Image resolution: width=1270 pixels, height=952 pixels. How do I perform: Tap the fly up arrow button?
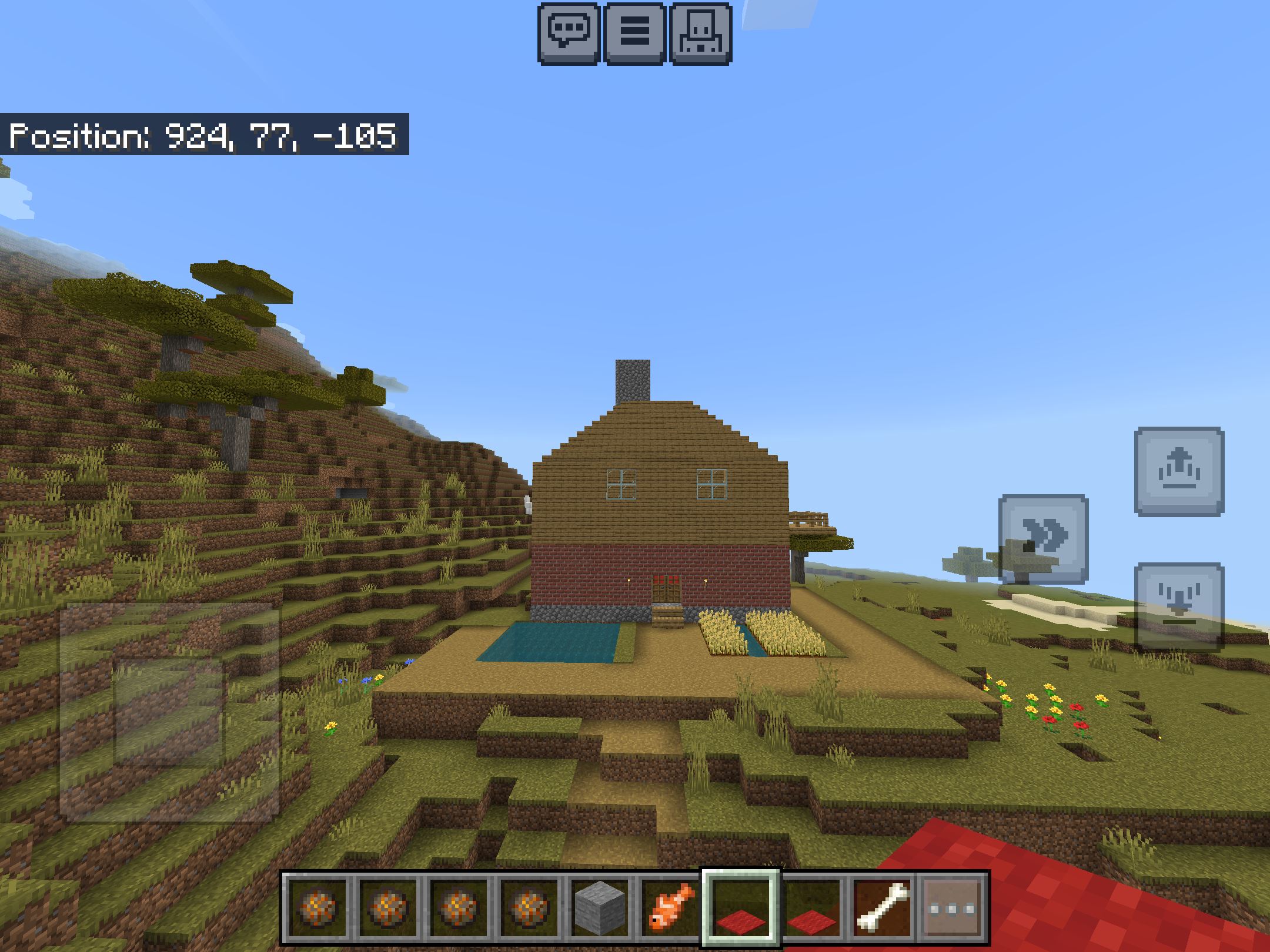click(1179, 472)
